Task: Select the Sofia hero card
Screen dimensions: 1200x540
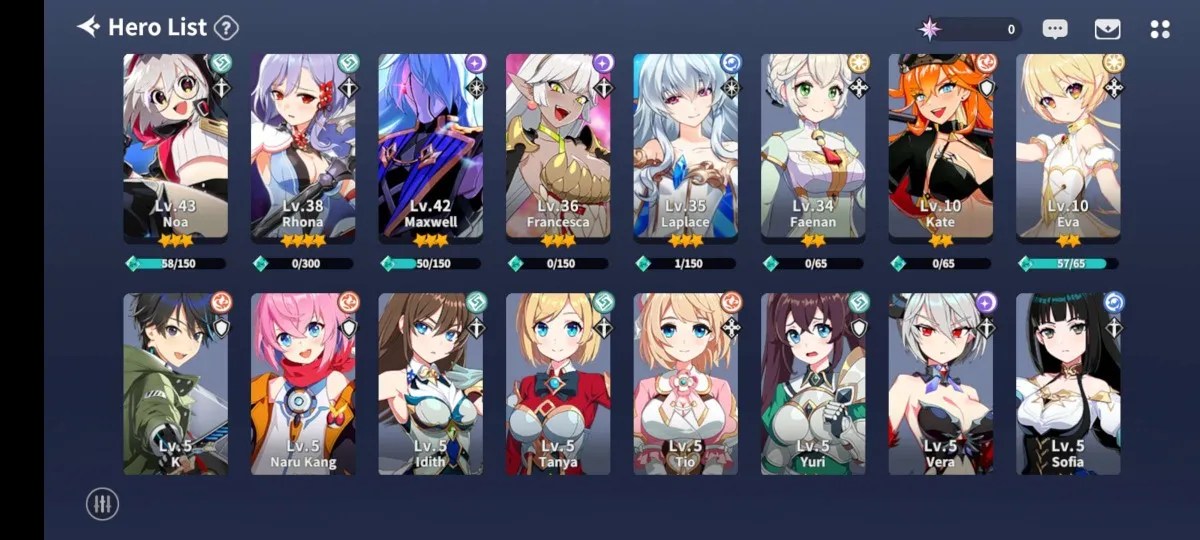Action: tap(1068, 384)
